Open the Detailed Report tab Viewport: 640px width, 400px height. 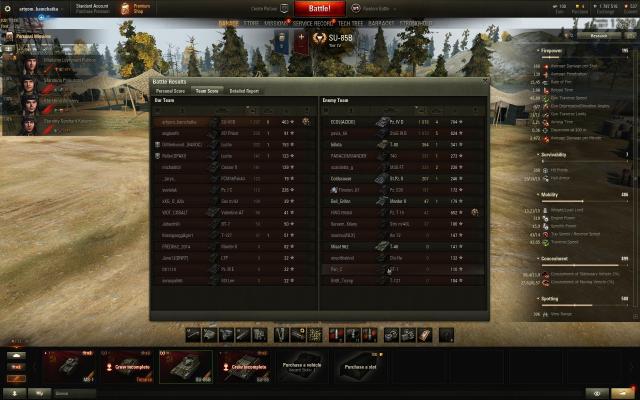click(244, 90)
